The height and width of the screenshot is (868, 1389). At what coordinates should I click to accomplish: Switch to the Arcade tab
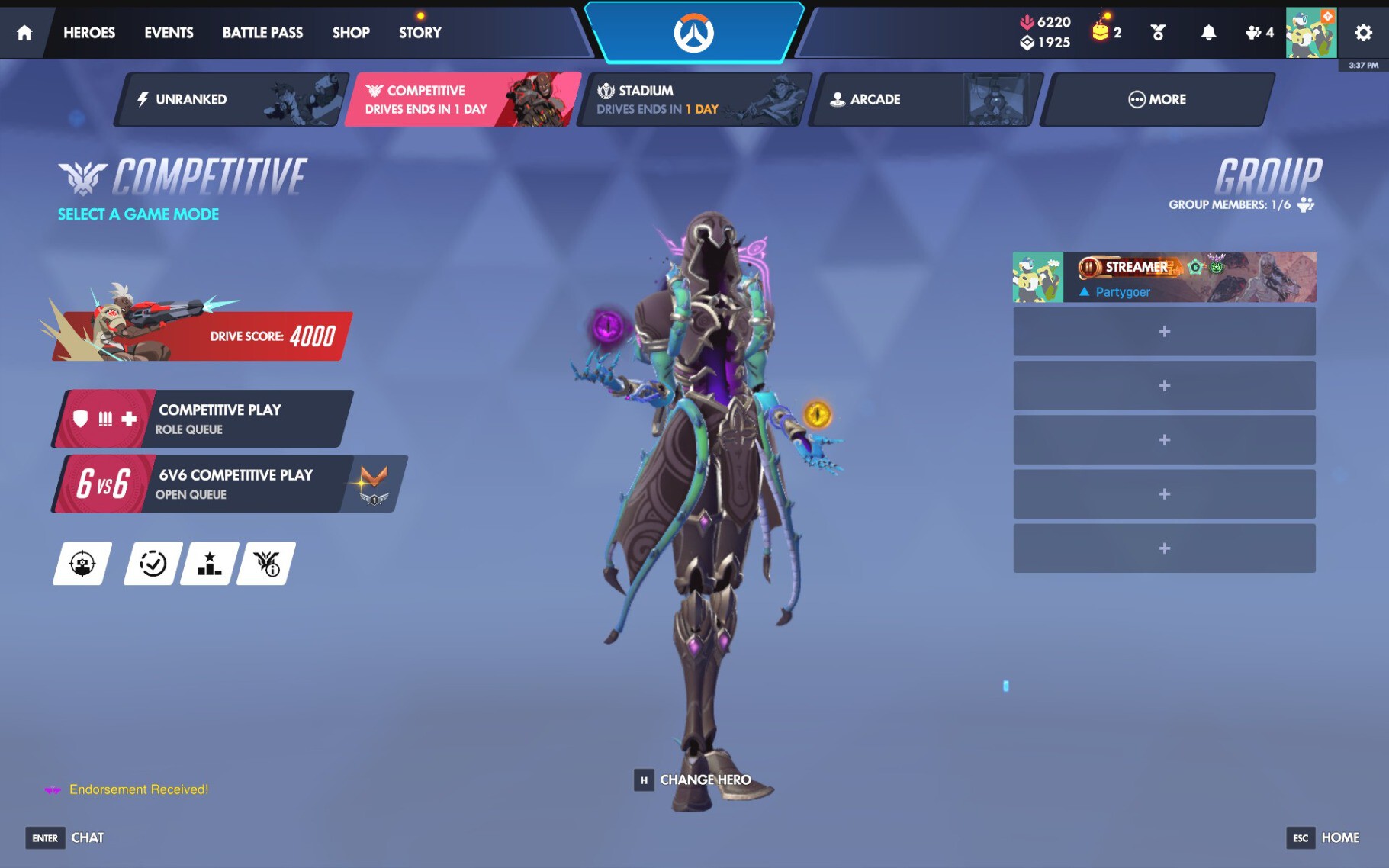[923, 99]
